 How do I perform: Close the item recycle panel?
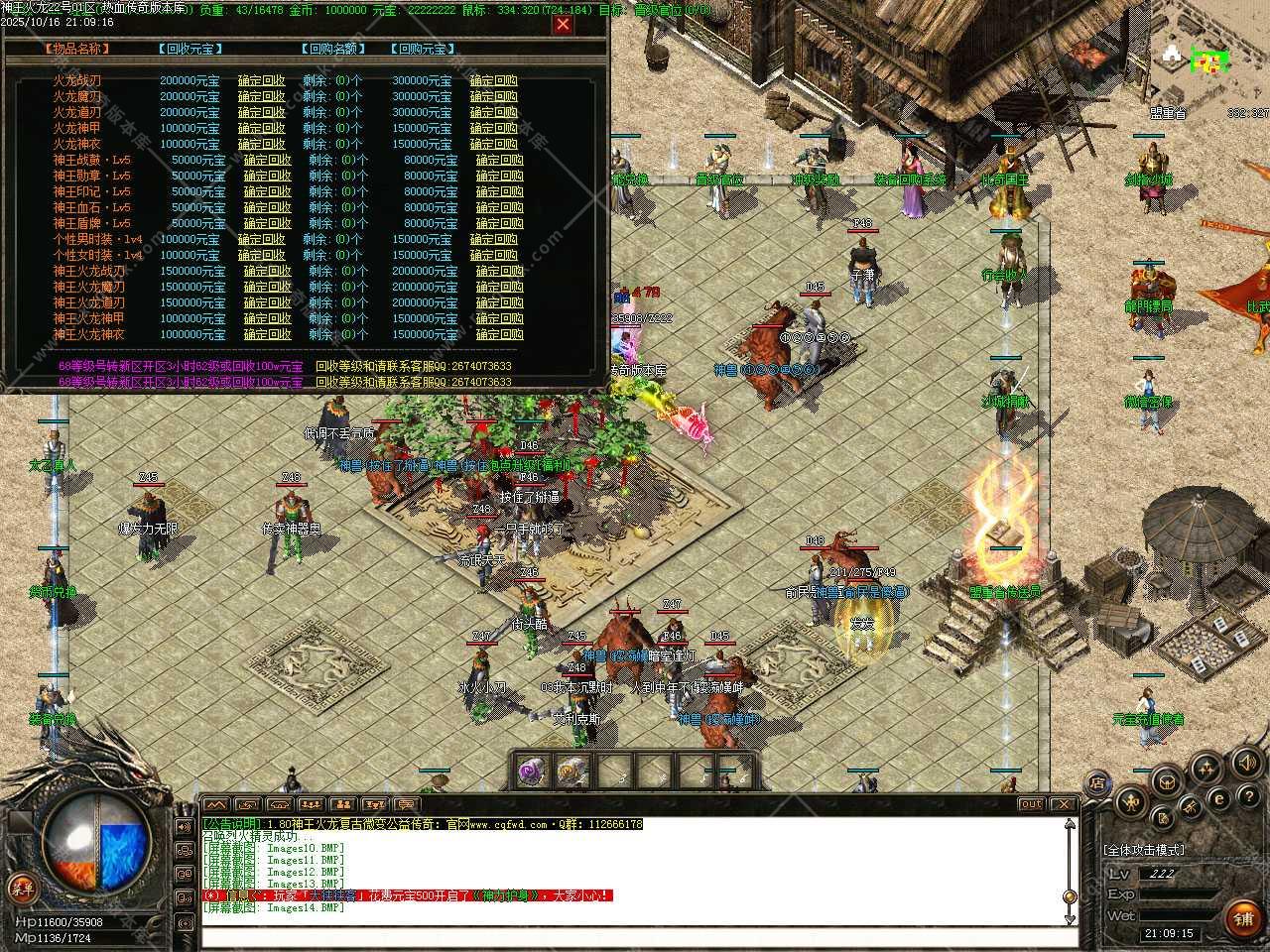(x=563, y=24)
